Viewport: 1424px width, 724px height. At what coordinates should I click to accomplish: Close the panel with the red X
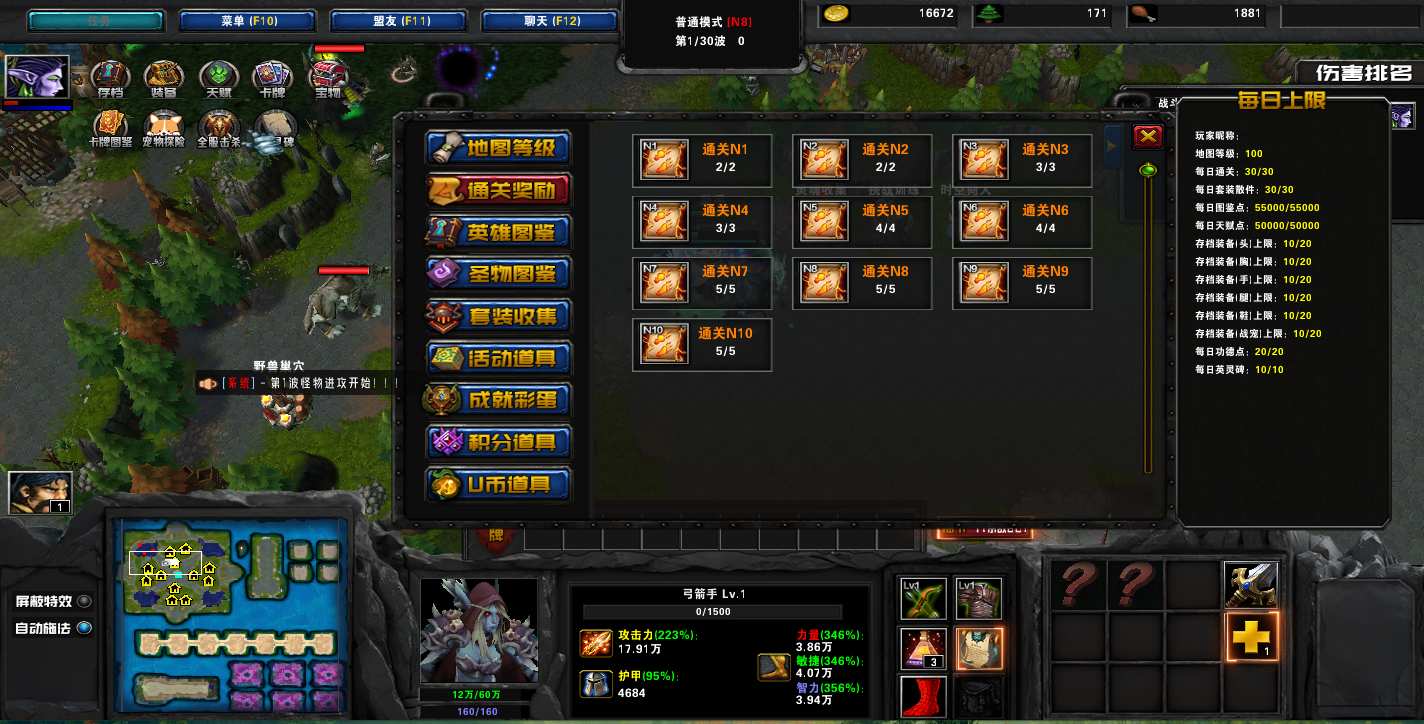tap(1147, 137)
